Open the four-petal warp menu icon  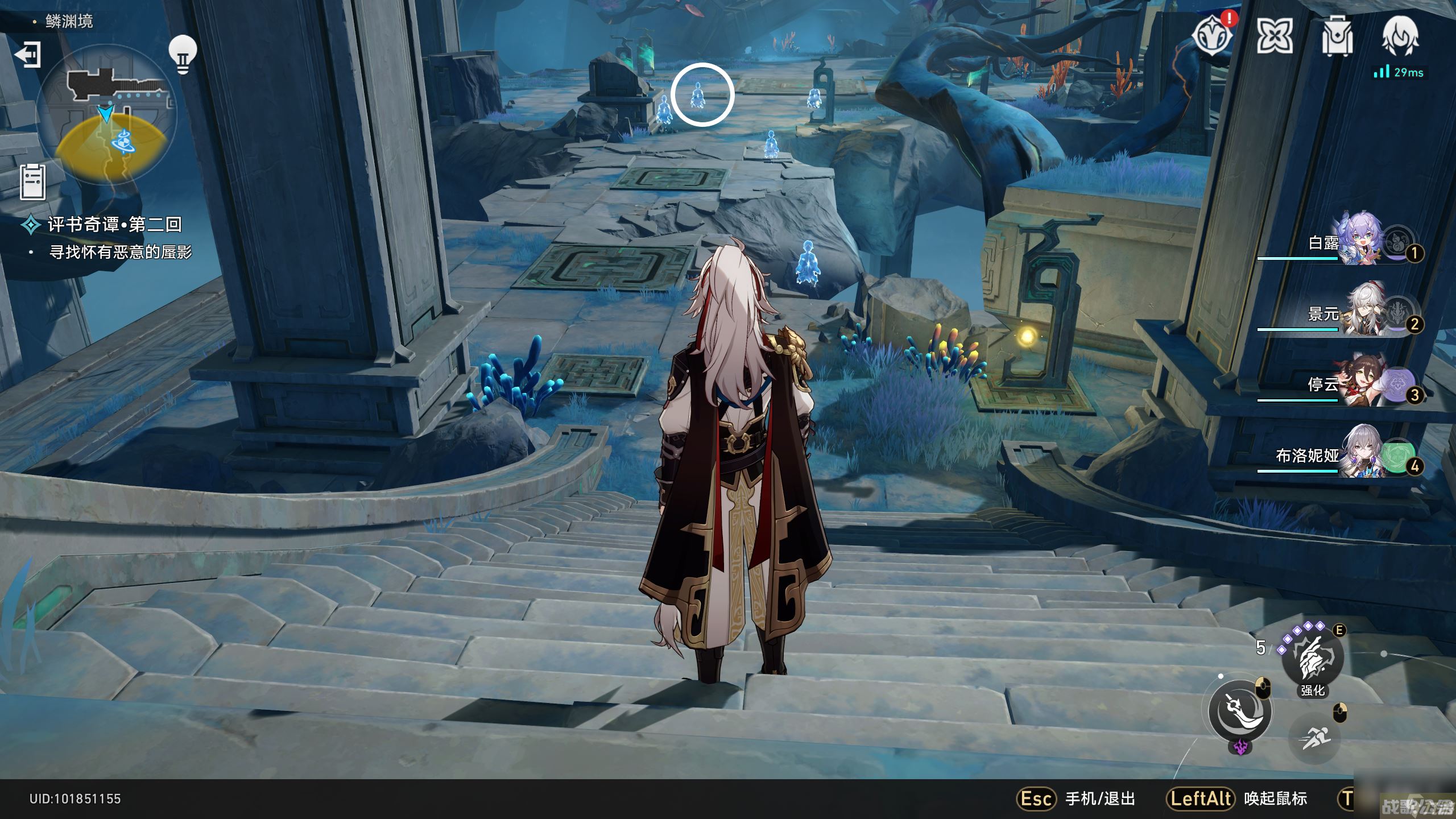pos(1274,37)
